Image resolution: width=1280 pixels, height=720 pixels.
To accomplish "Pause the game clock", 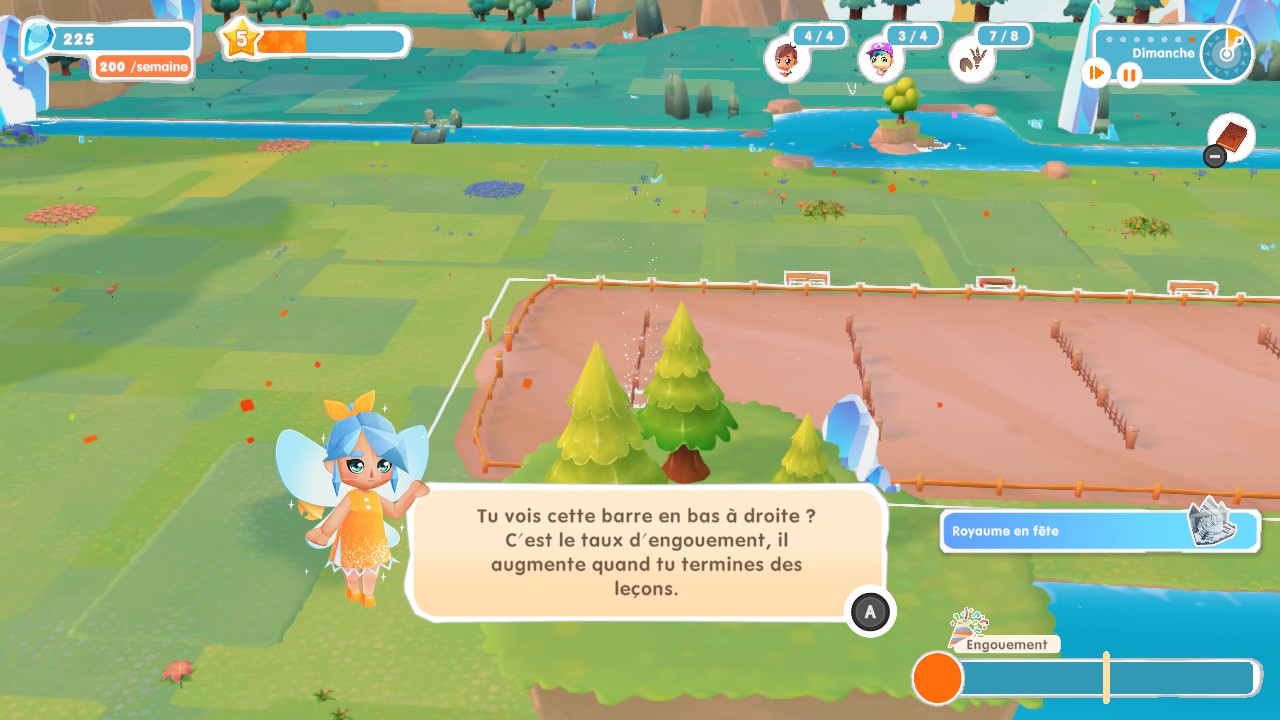I will point(1129,74).
